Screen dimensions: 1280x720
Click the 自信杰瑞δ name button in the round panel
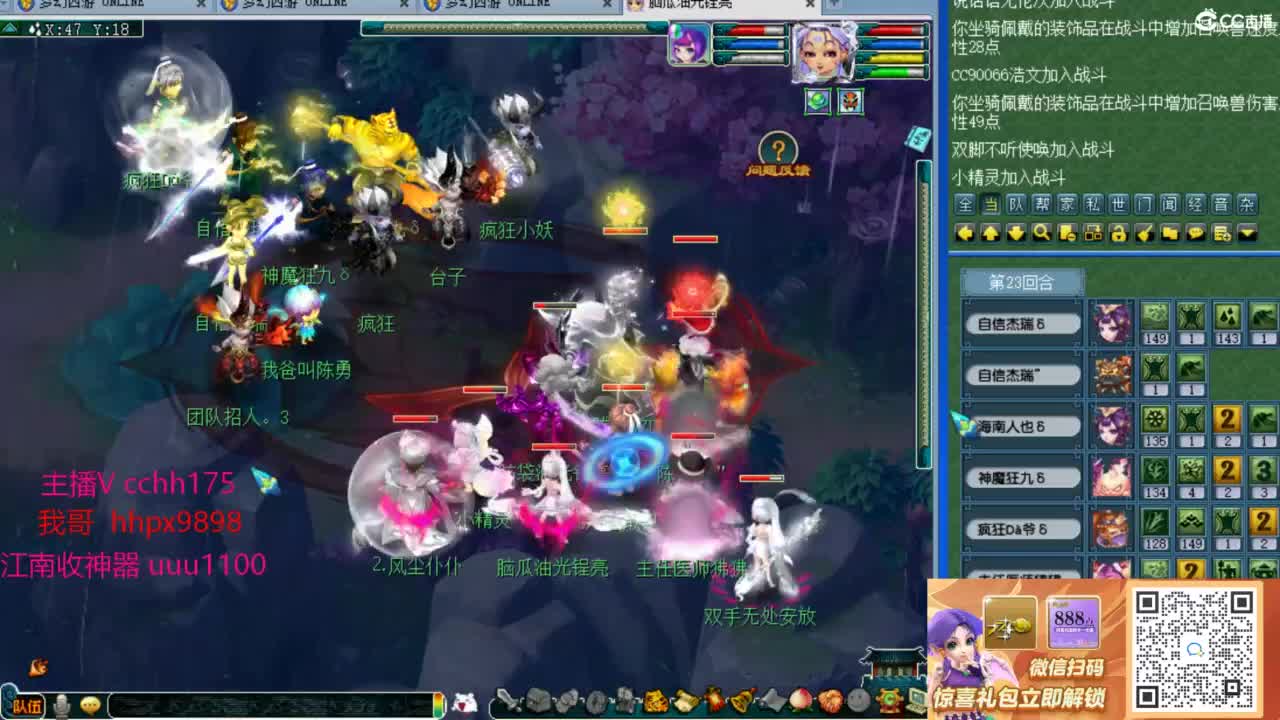[1022, 323]
